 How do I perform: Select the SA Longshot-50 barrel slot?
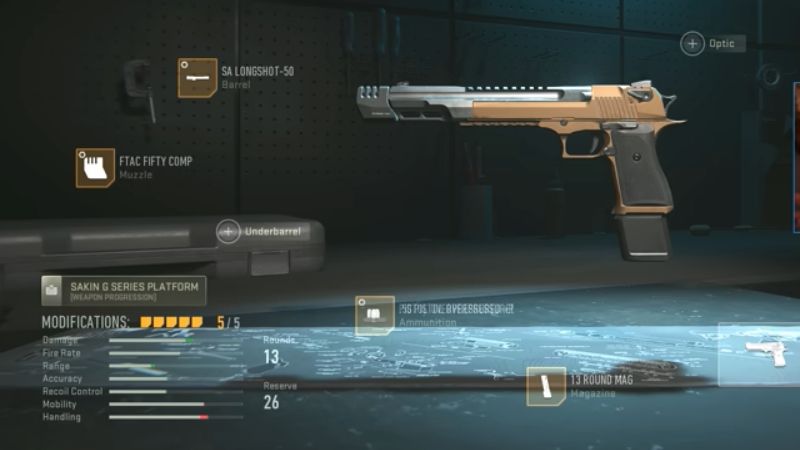197,78
